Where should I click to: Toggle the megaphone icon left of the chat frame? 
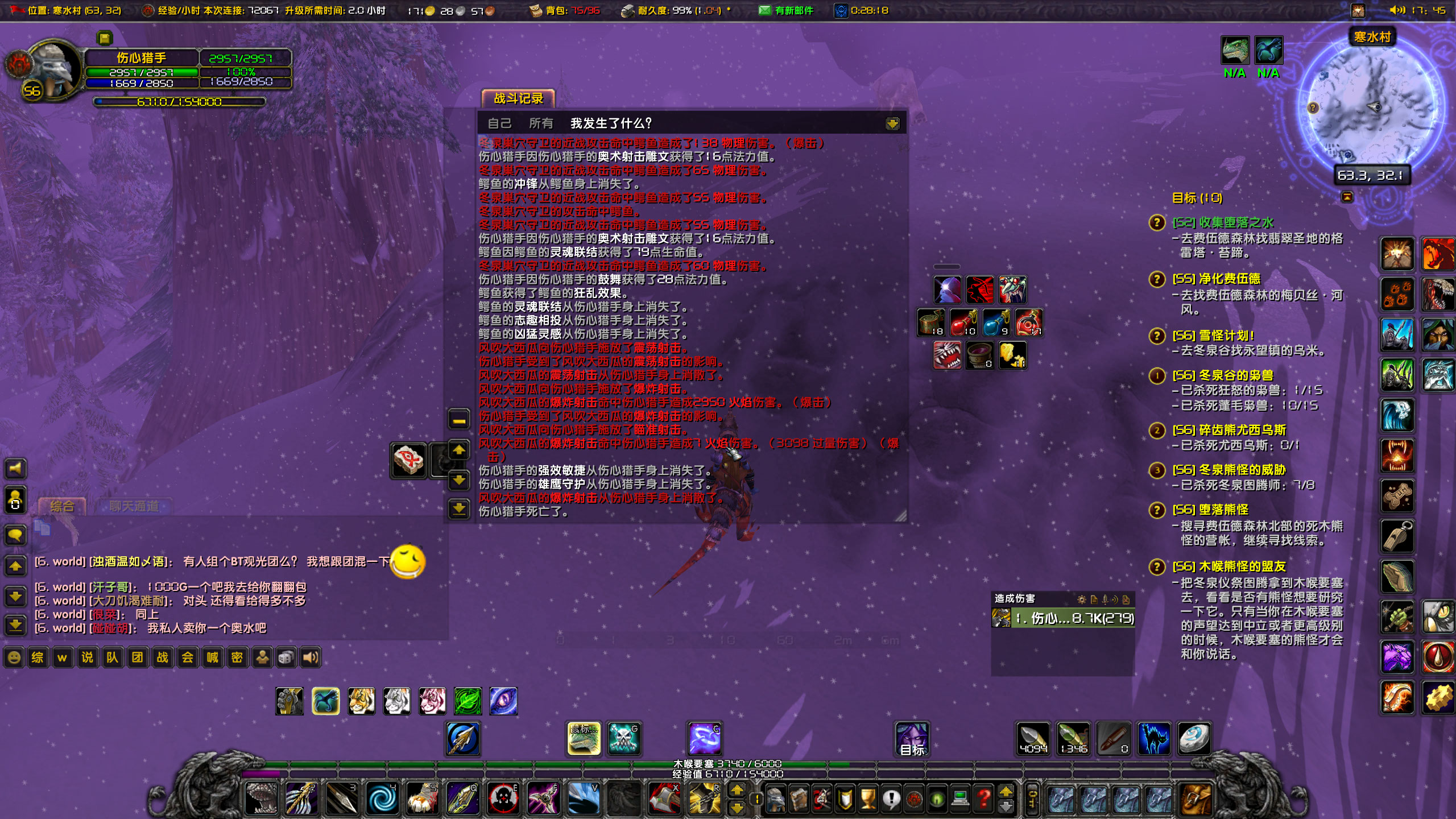click(16, 468)
